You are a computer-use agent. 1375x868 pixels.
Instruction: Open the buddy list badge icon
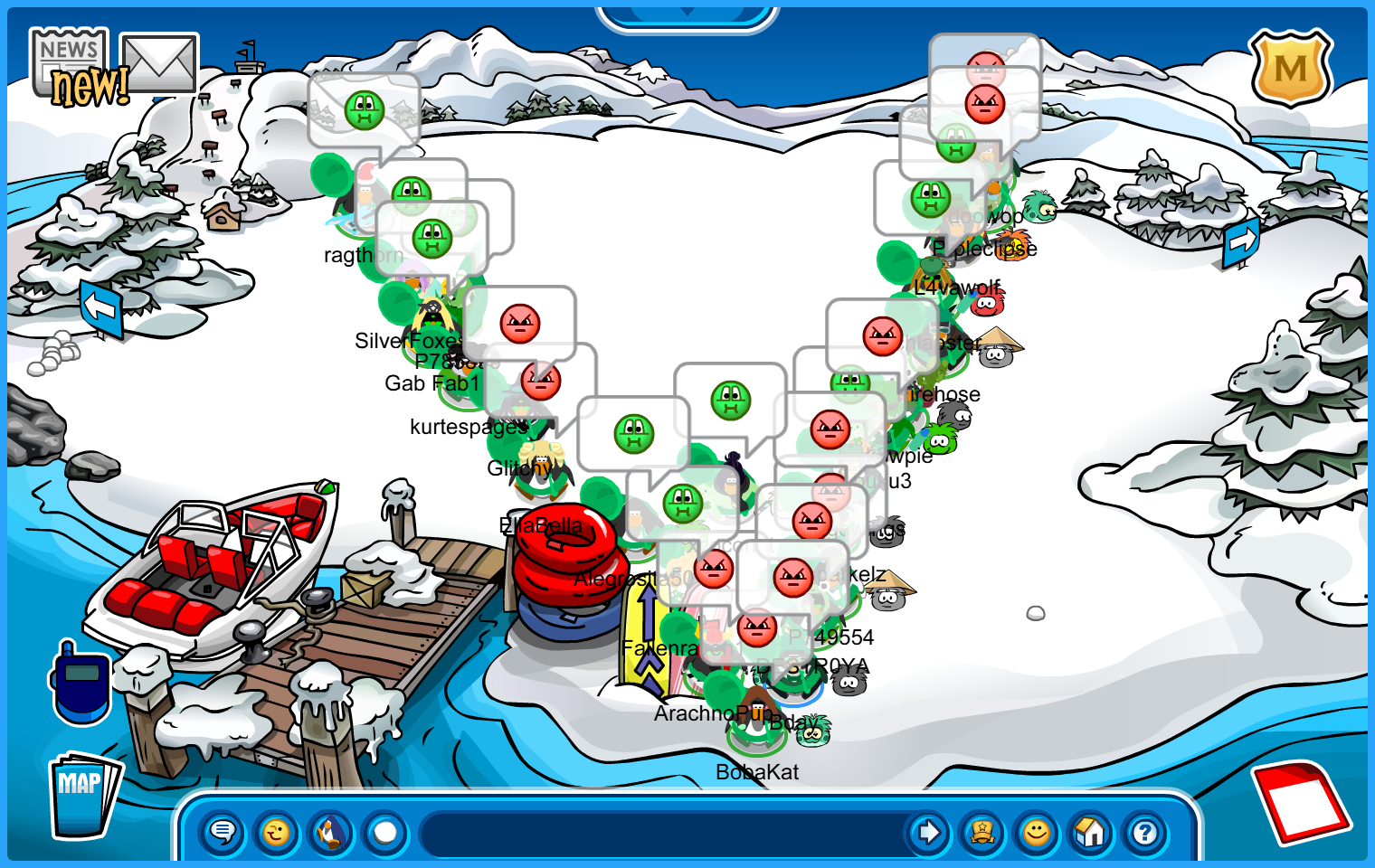982,832
